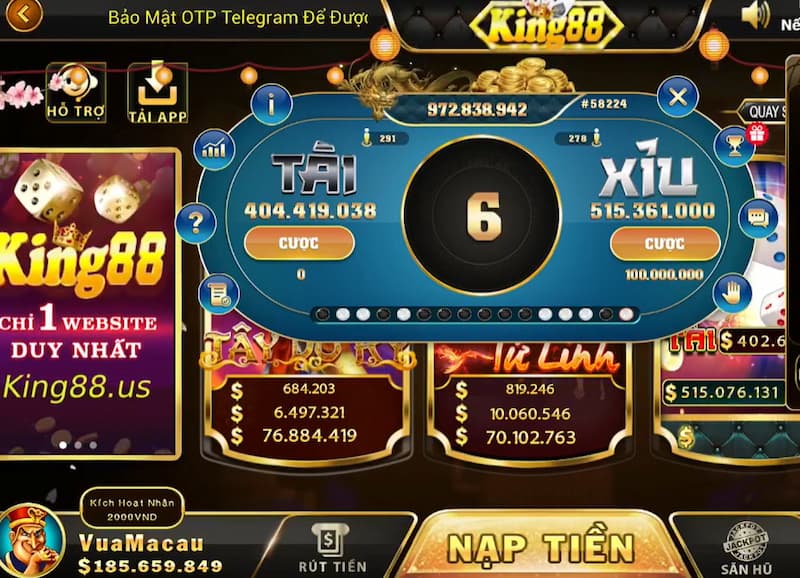
Task: Open the bar chart statistics icon
Action: 213,149
